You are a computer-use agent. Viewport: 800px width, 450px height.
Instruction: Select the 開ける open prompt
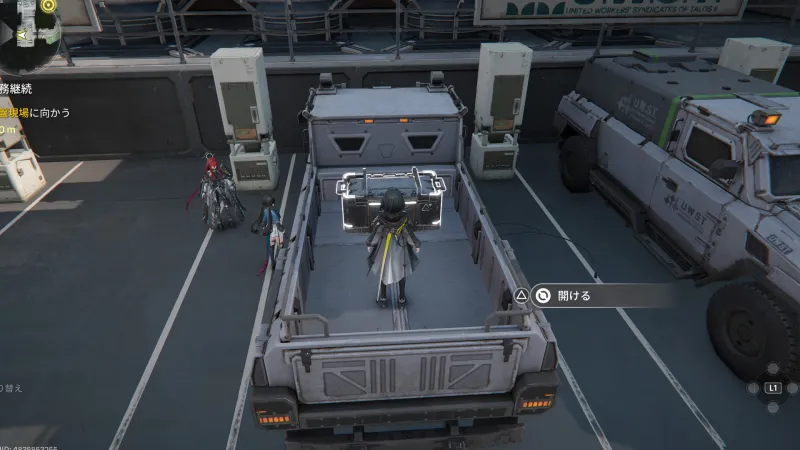click(573, 295)
